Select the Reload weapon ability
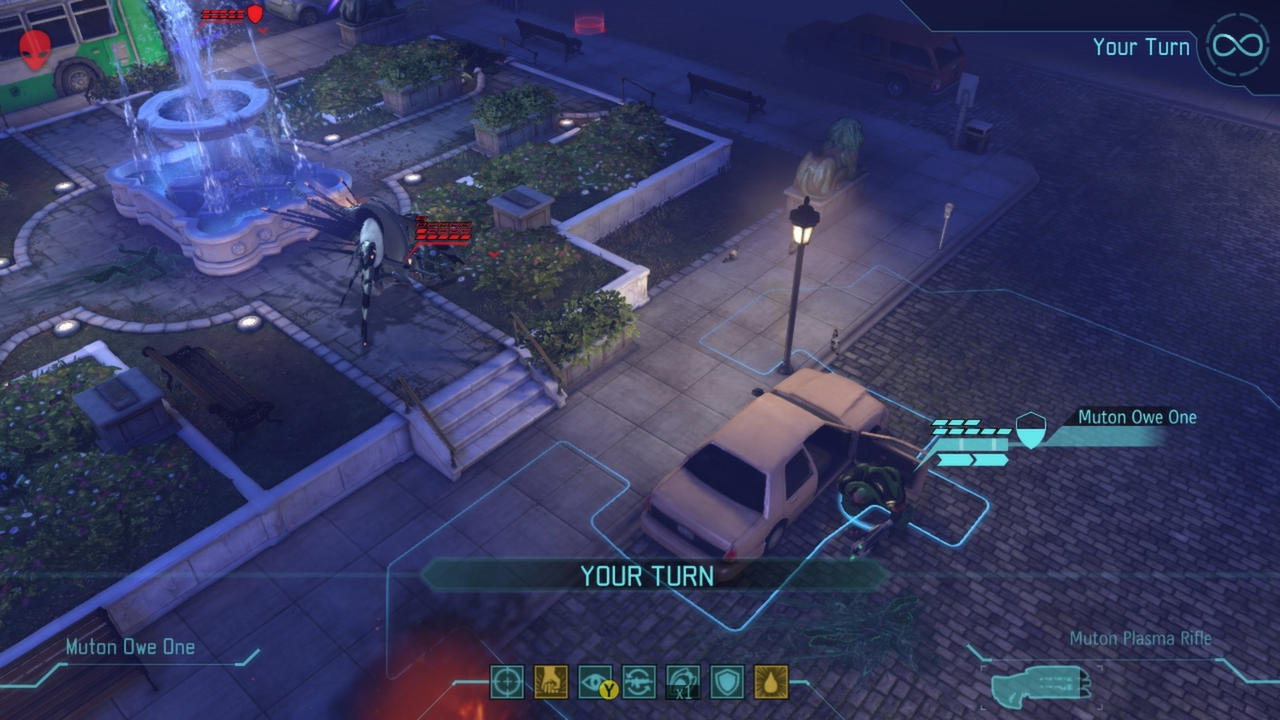 click(x=639, y=682)
